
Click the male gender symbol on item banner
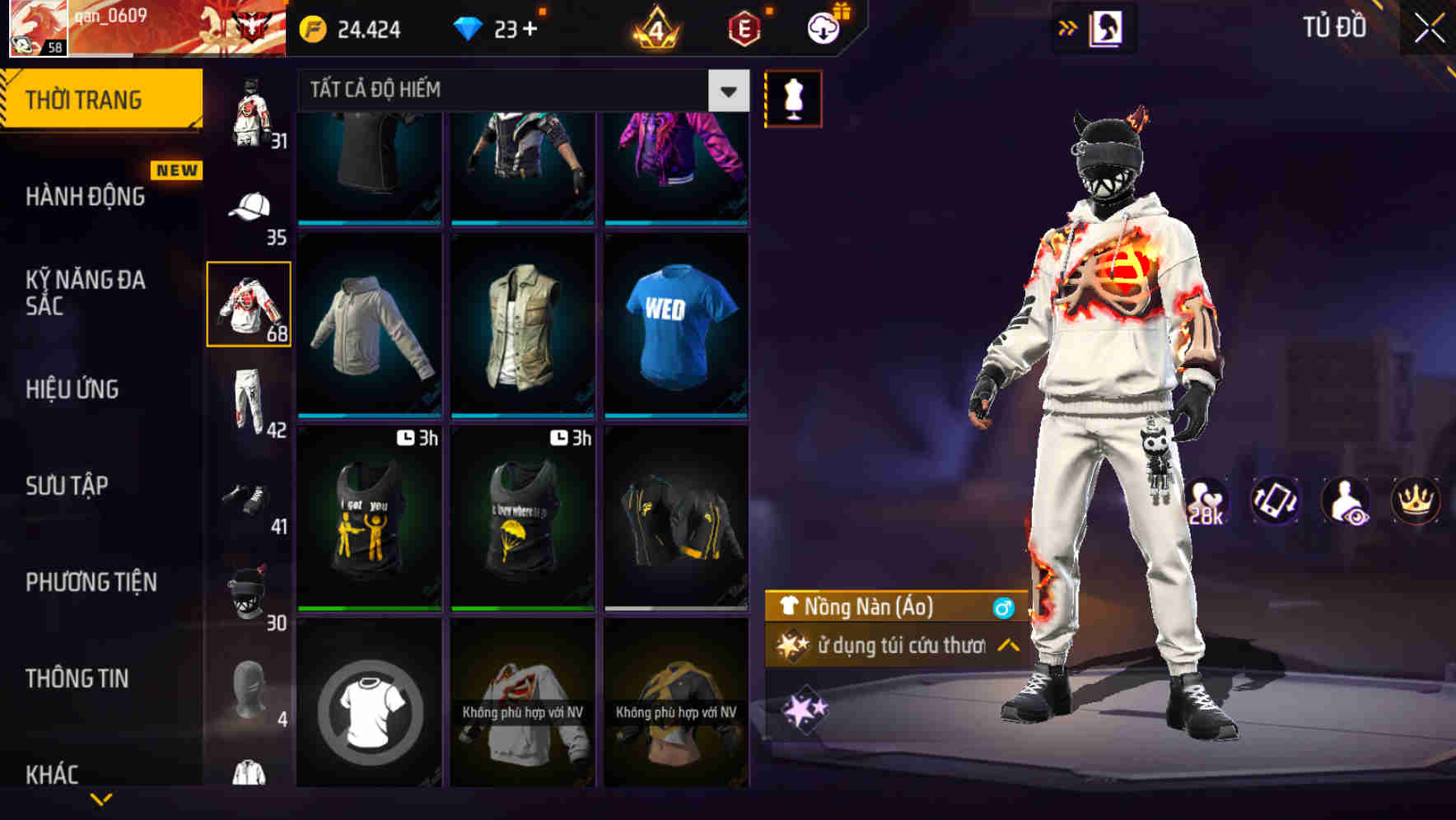1003,608
